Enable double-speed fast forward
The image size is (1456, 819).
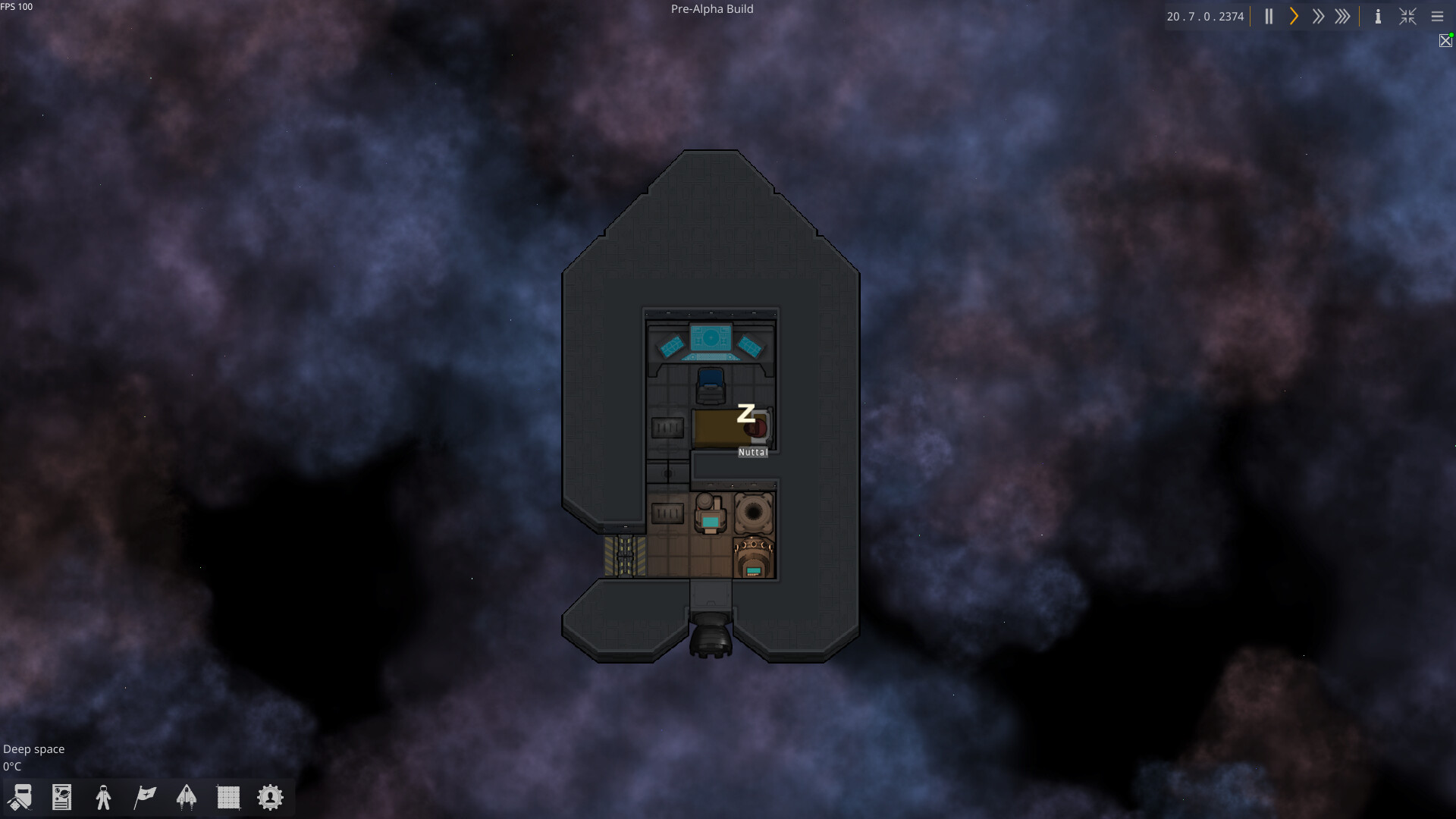[x=1318, y=16]
